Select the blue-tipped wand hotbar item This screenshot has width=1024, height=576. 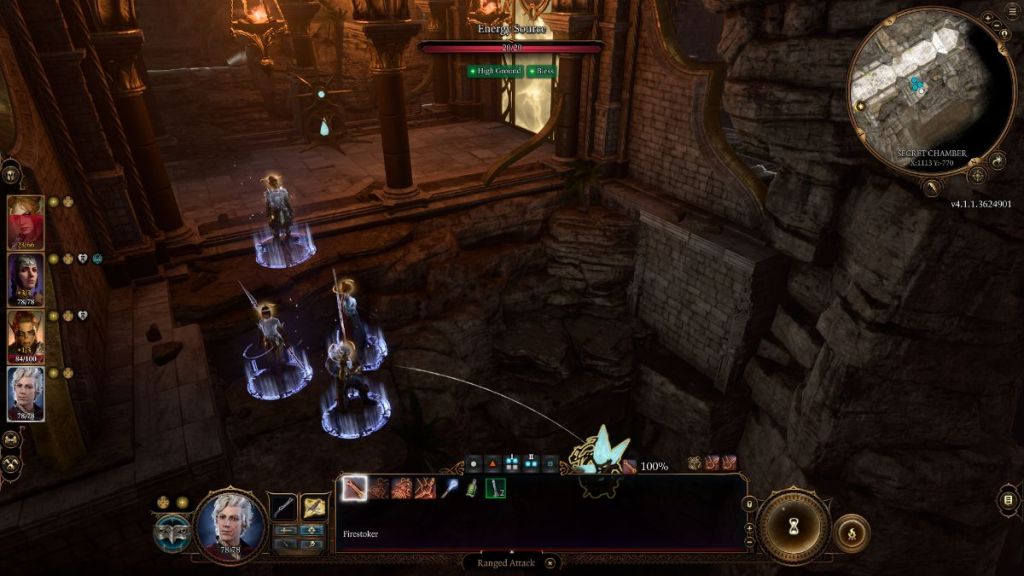[448, 488]
